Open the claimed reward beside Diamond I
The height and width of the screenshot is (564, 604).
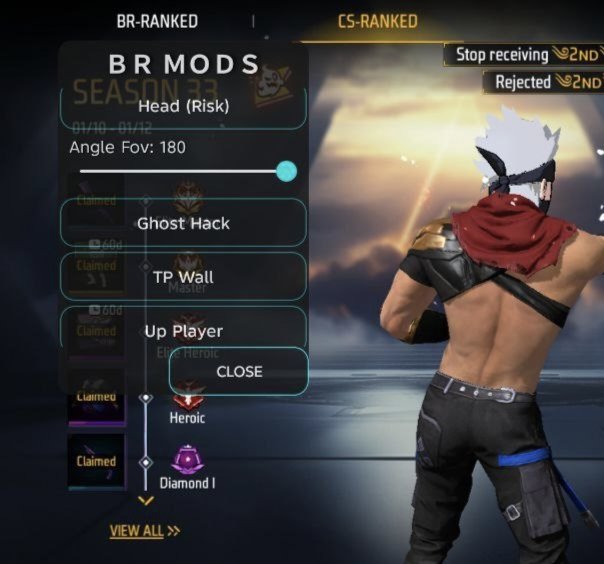[97, 462]
